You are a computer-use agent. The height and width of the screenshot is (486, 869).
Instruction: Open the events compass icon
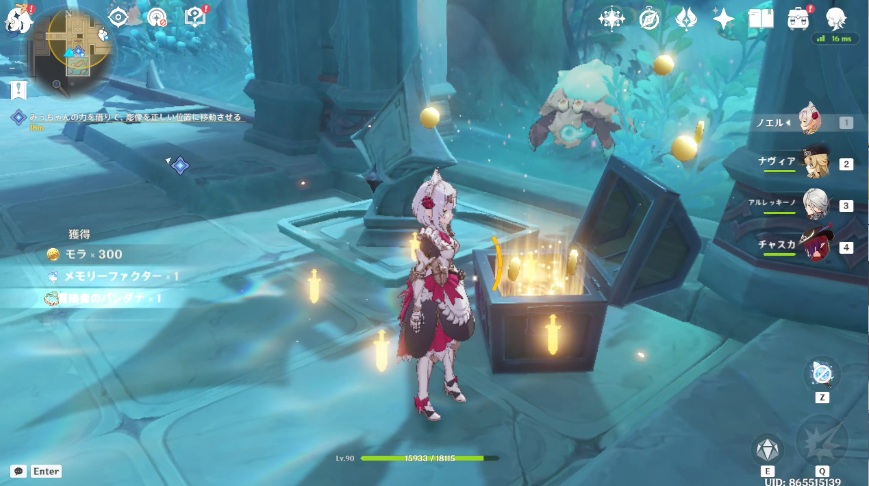pyautogui.click(x=649, y=18)
